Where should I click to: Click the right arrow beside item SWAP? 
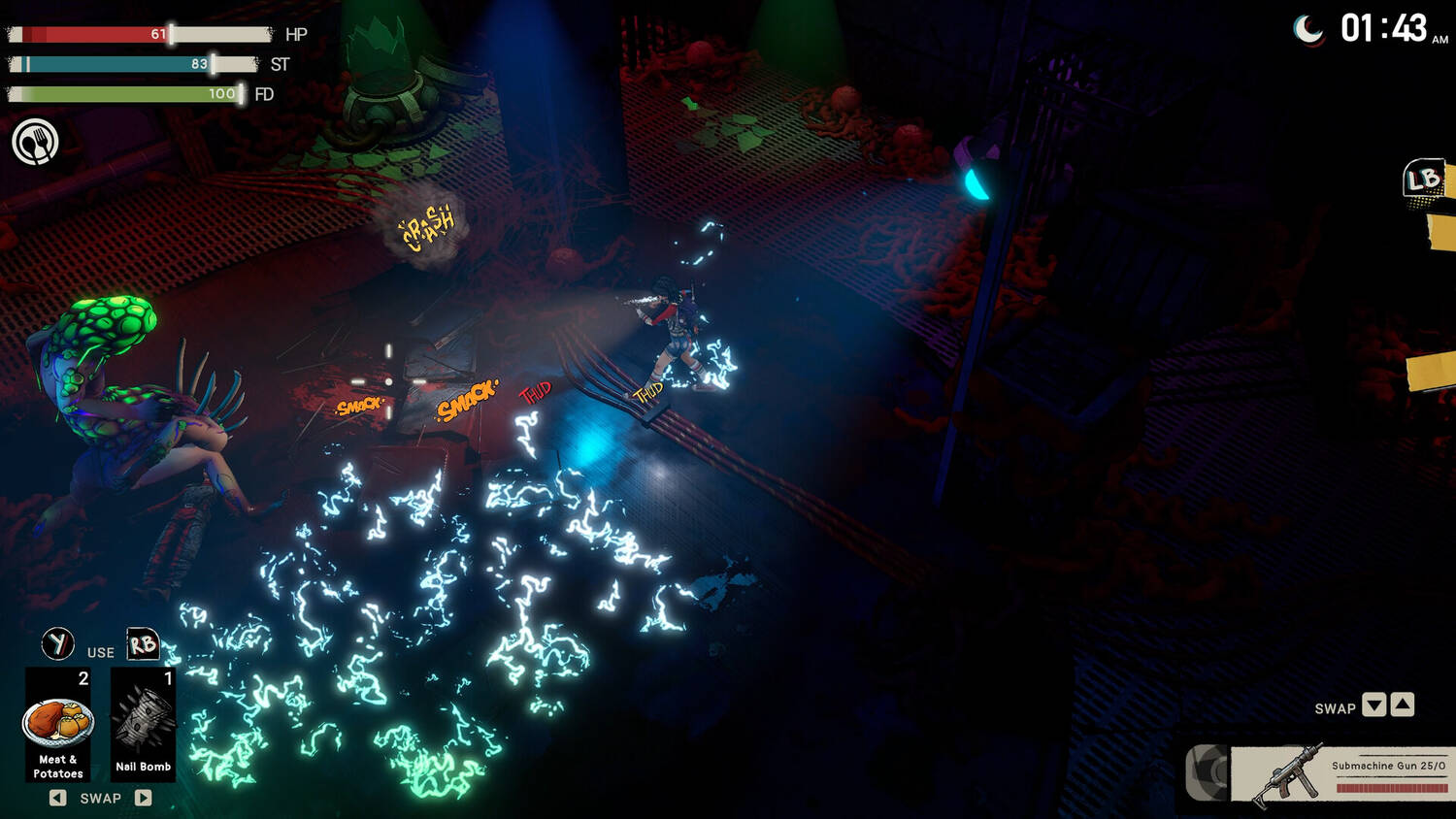tap(143, 798)
